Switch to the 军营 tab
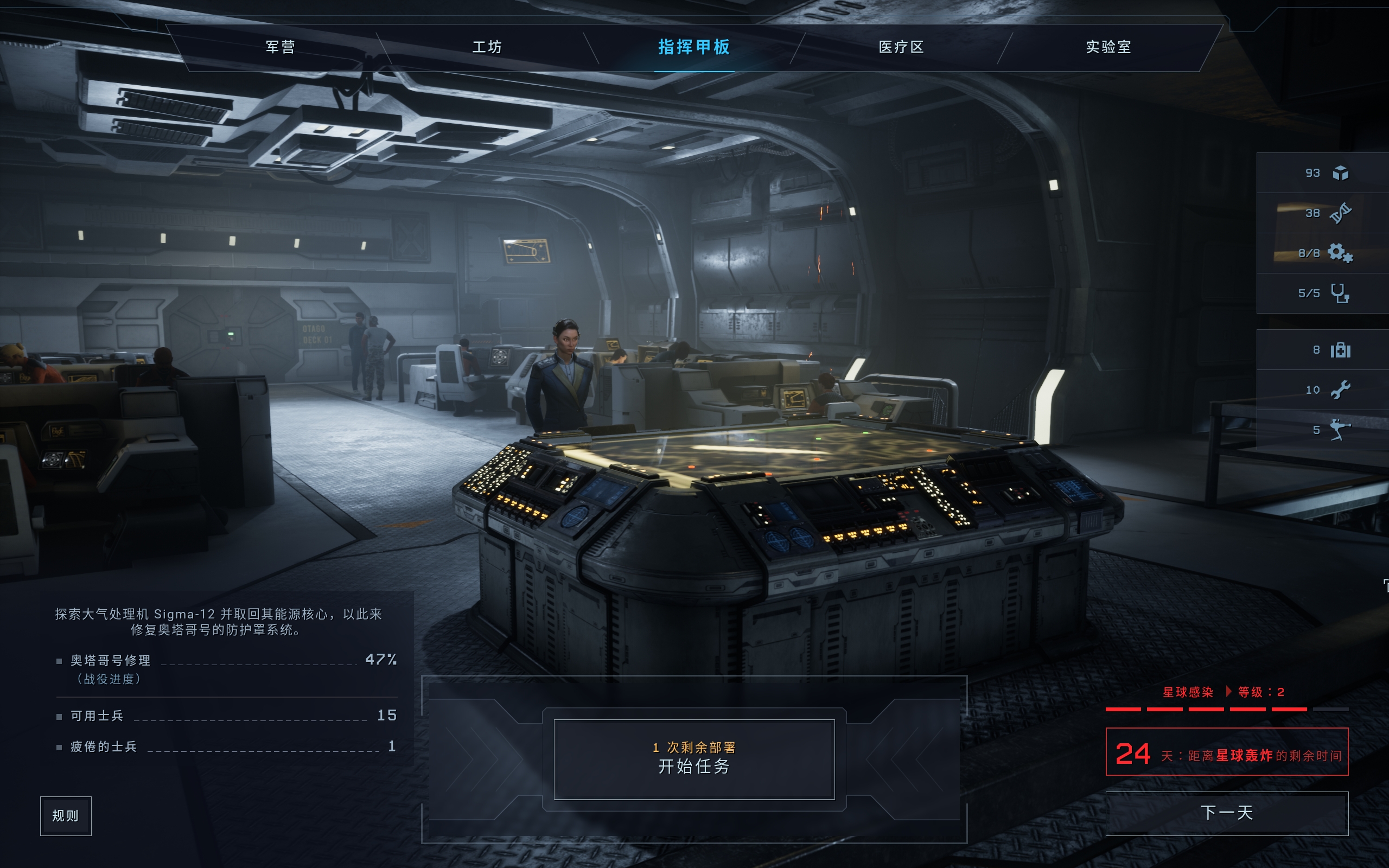1389x868 pixels. coord(280,47)
